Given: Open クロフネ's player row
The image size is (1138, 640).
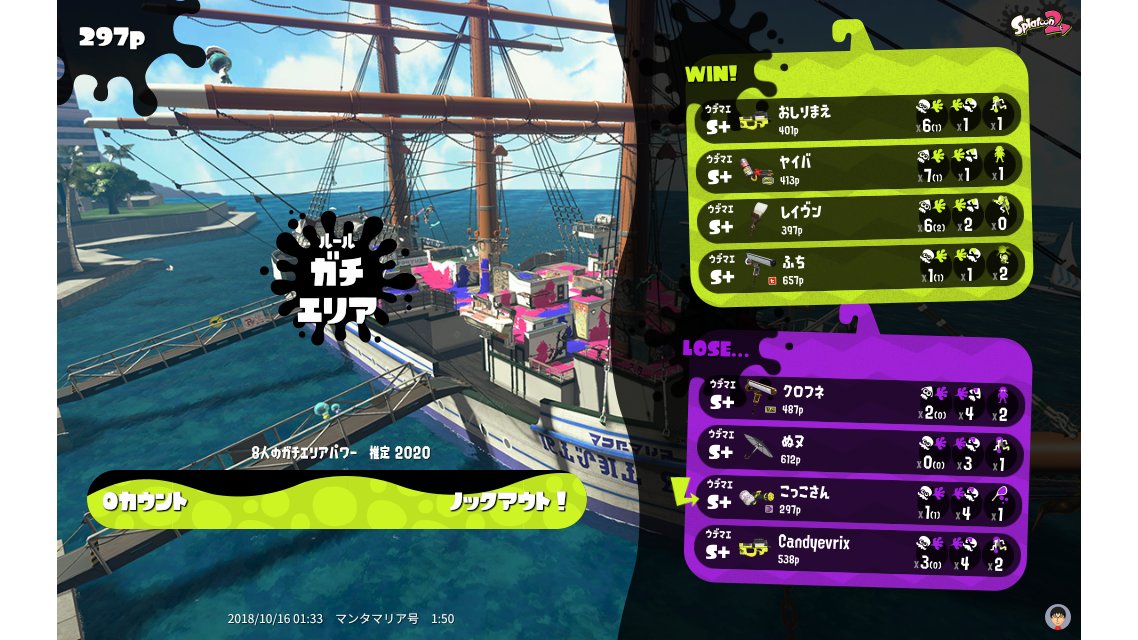Looking at the screenshot, I should point(858,400).
